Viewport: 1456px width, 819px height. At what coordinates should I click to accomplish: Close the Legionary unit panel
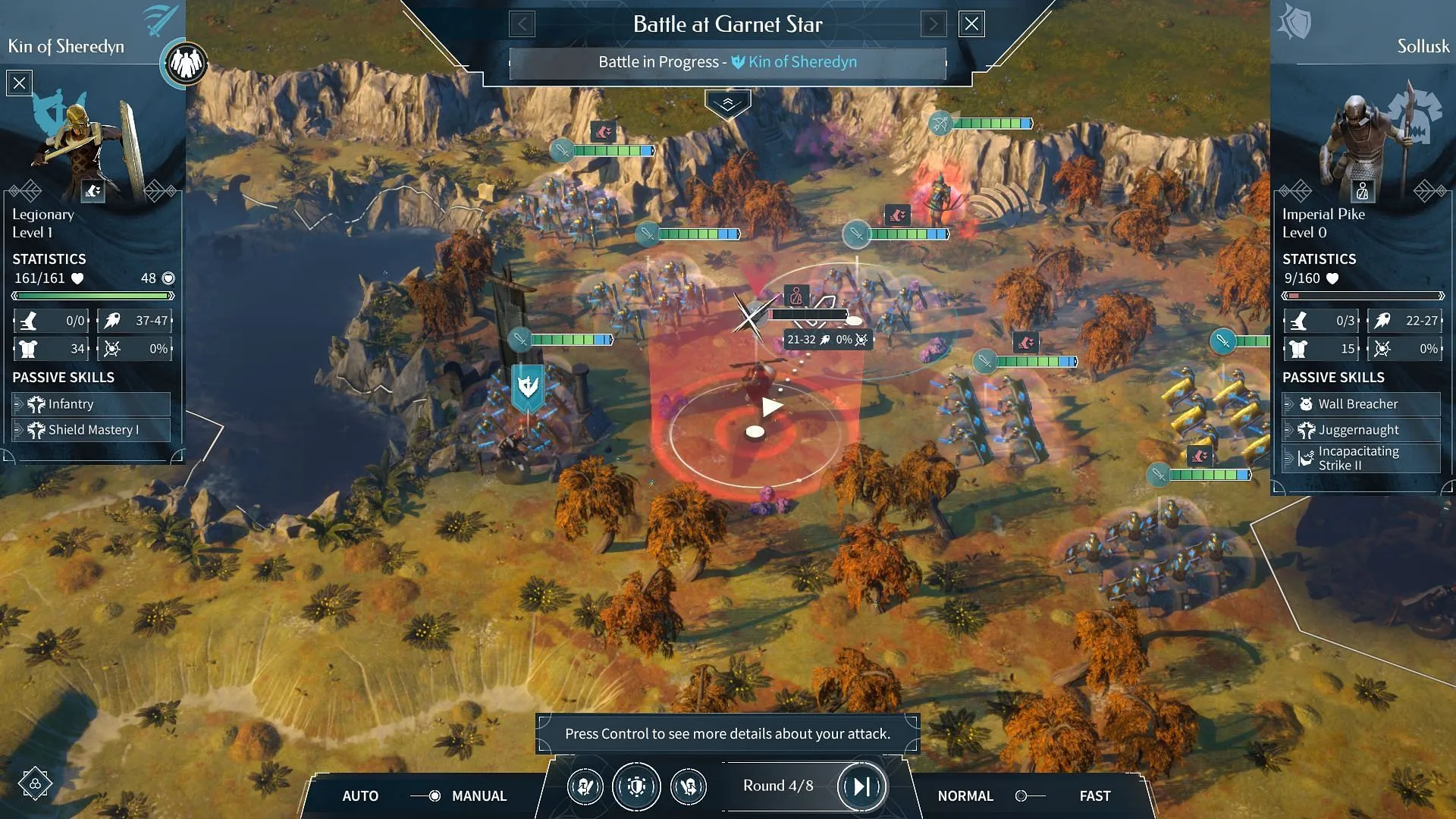point(20,83)
